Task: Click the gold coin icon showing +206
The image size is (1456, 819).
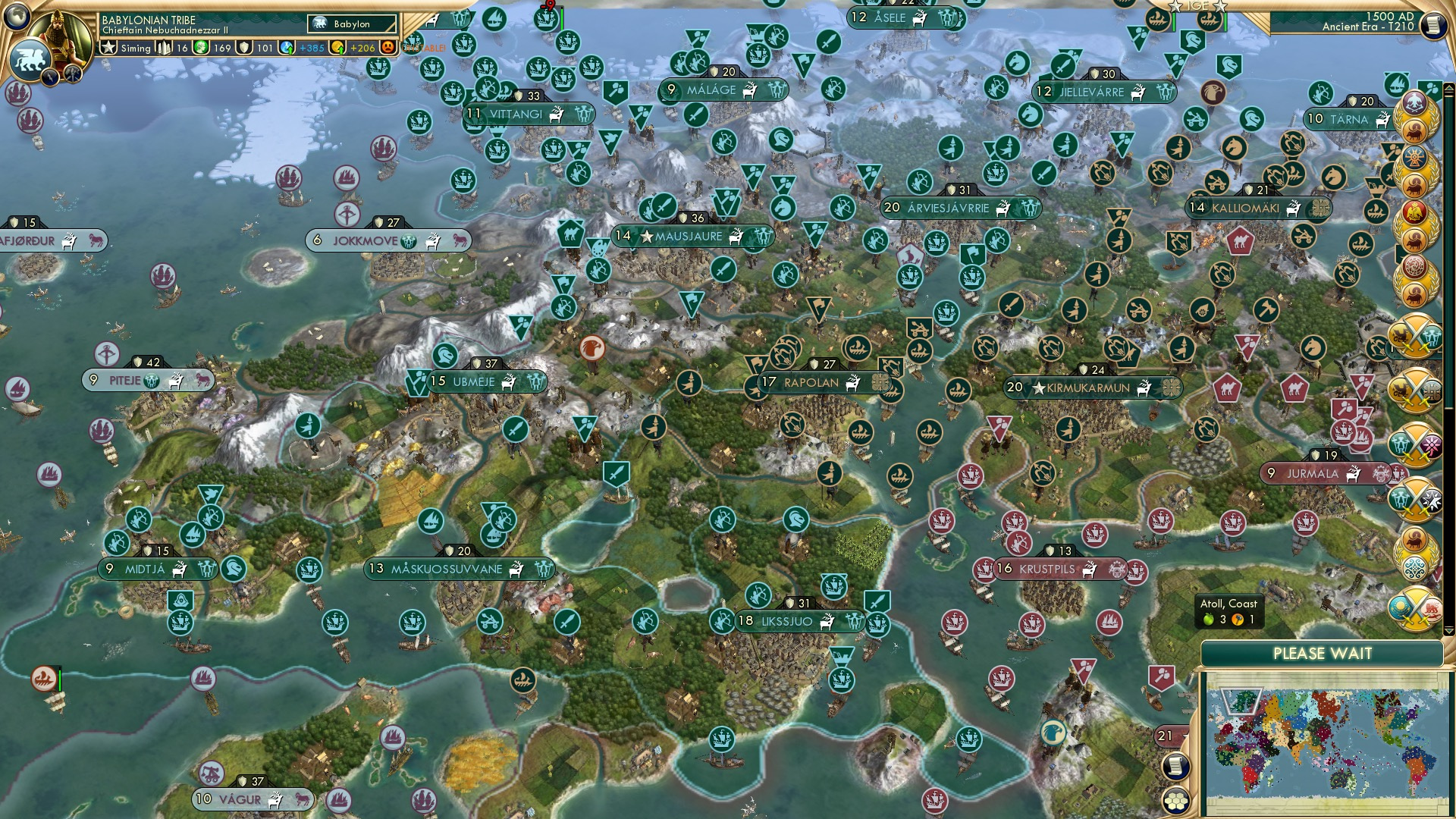Action: click(x=338, y=48)
